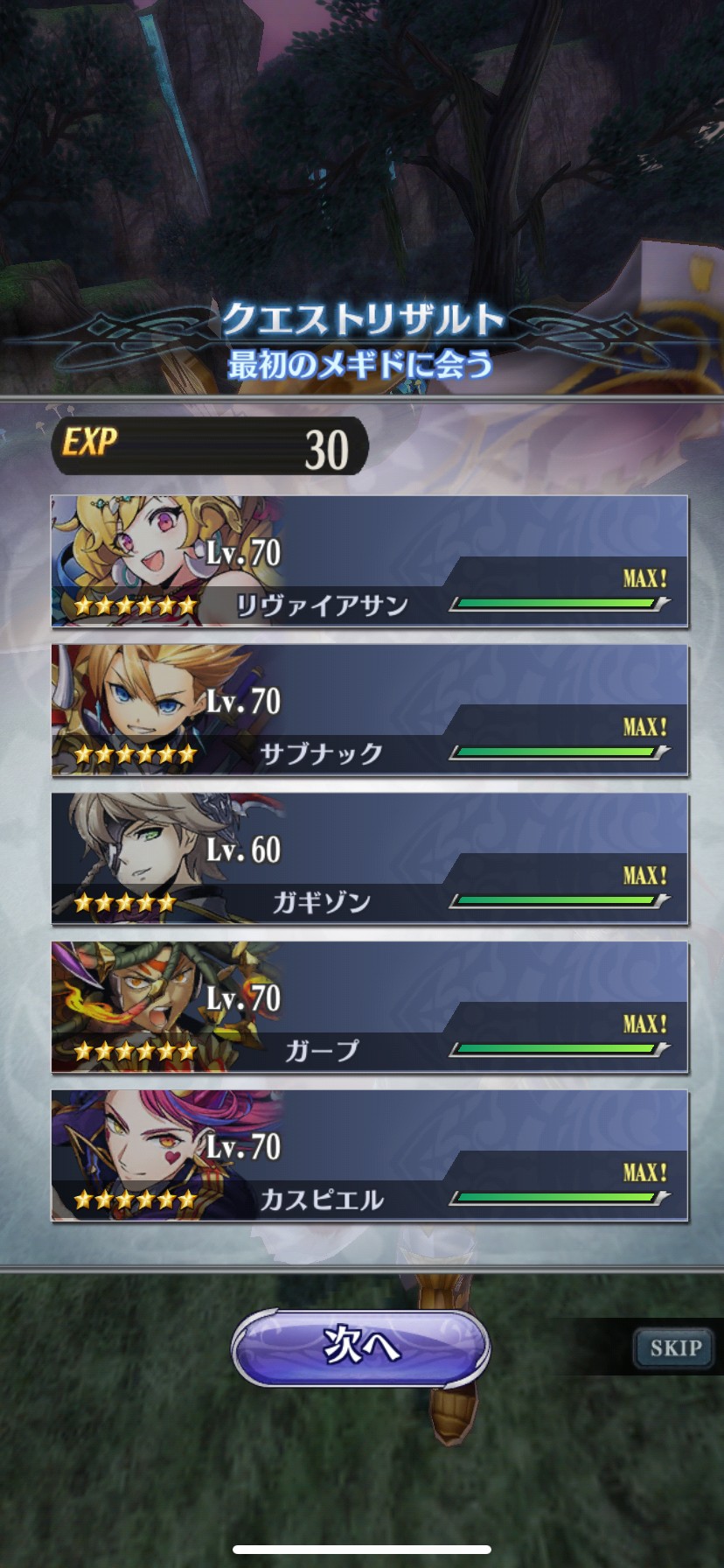724x1568 pixels.
Task: Select the ガギゾン Lv. 60 row
Action: (369, 859)
